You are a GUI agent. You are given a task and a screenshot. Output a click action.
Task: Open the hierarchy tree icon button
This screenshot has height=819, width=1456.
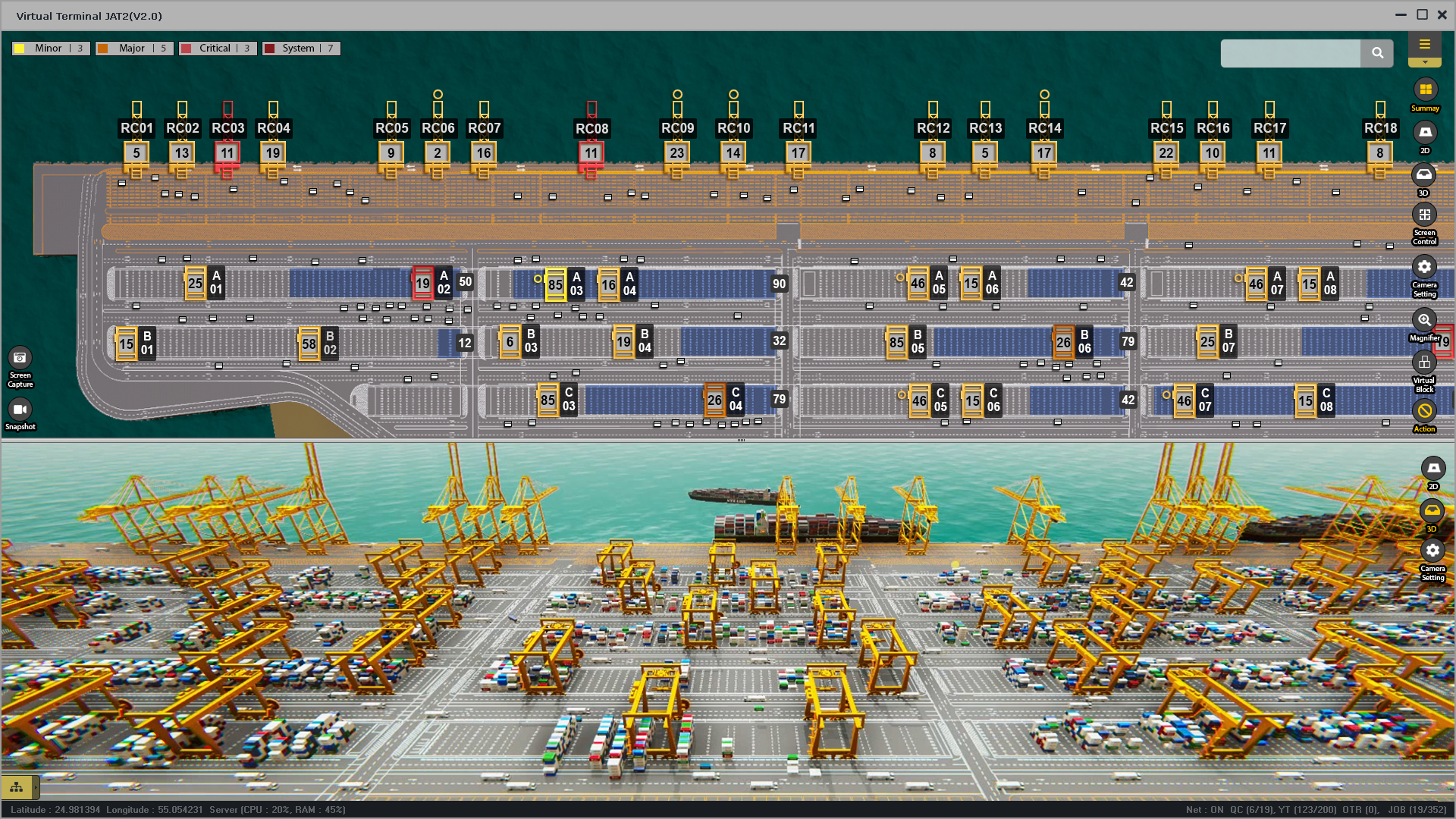coord(17,787)
